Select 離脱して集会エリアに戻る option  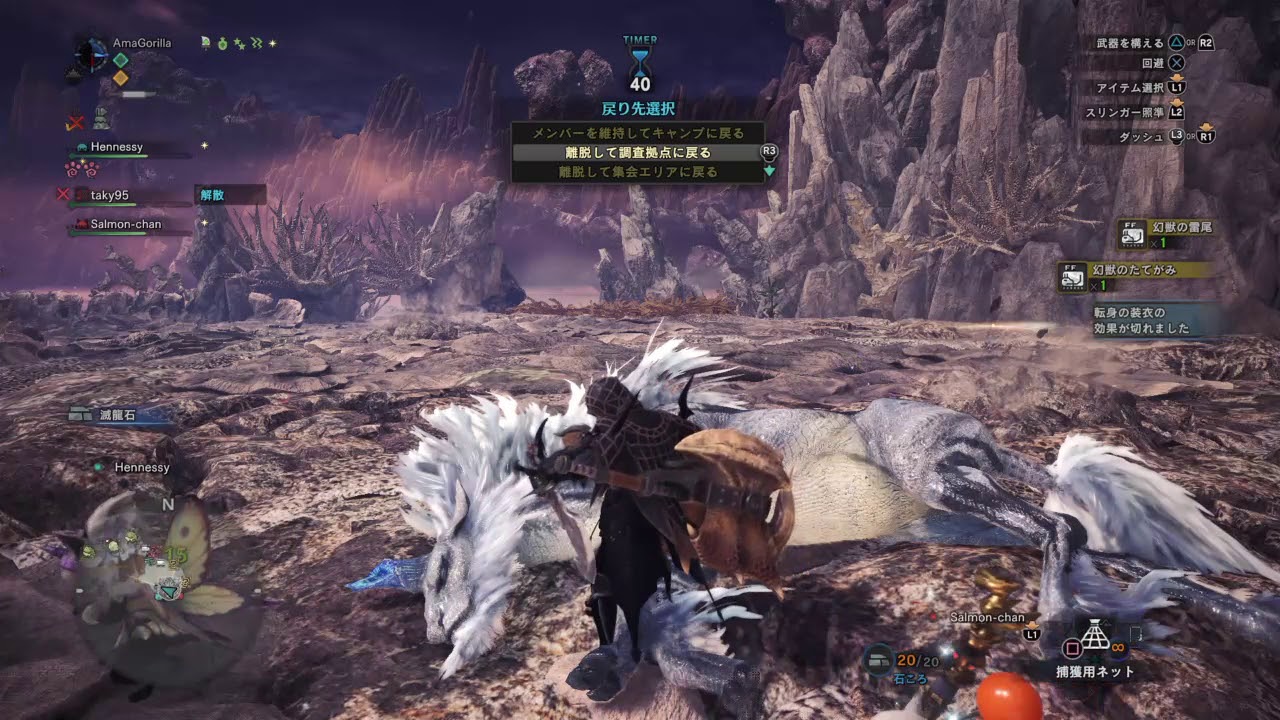tap(637, 172)
